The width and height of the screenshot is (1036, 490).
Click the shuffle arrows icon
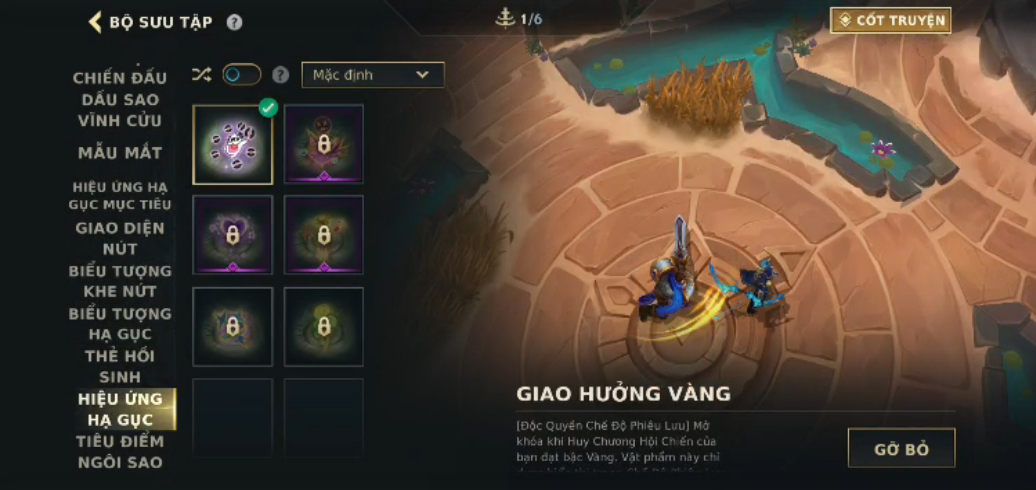(201, 75)
